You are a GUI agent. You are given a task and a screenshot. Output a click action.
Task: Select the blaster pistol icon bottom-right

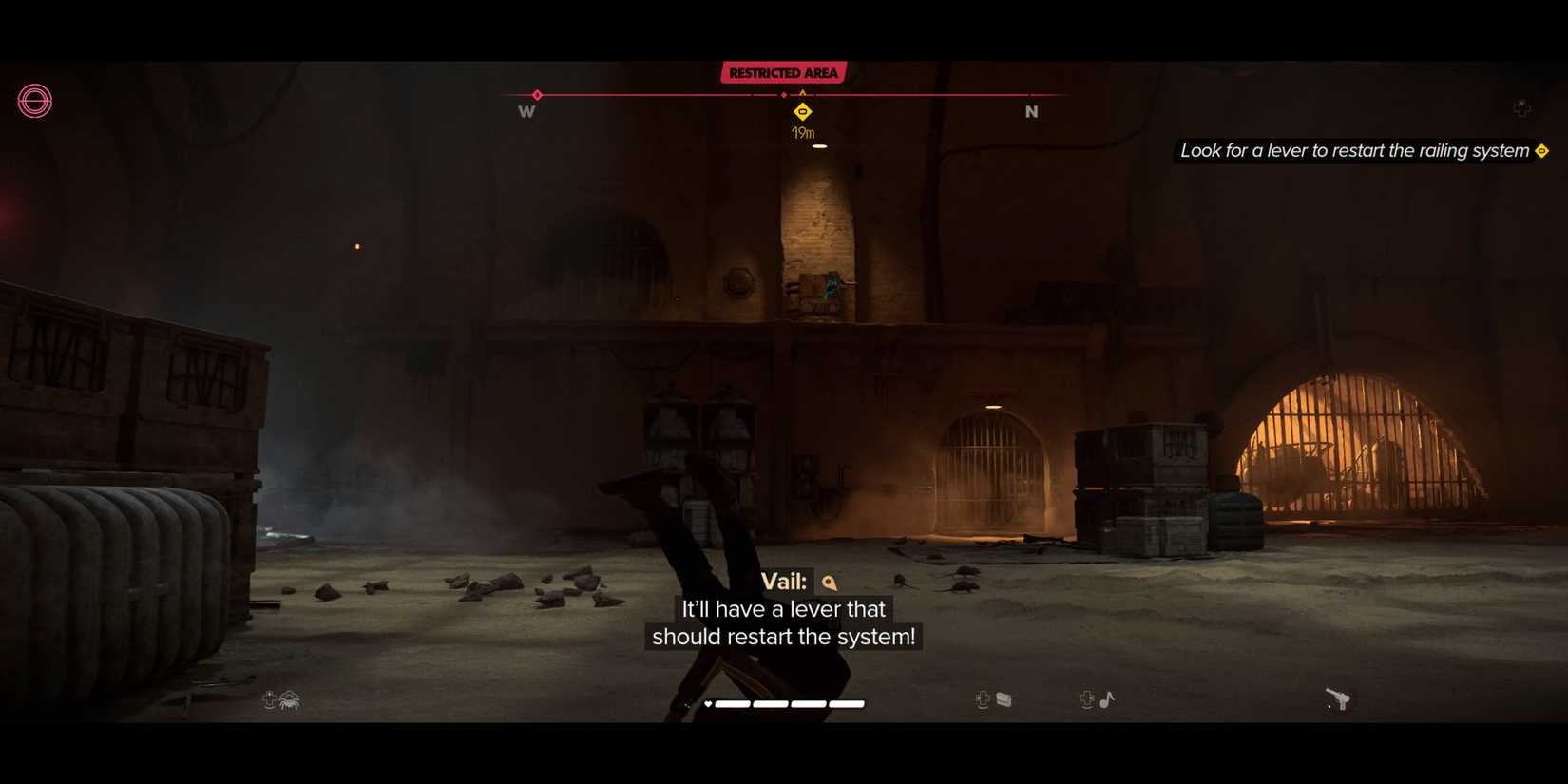1339,698
